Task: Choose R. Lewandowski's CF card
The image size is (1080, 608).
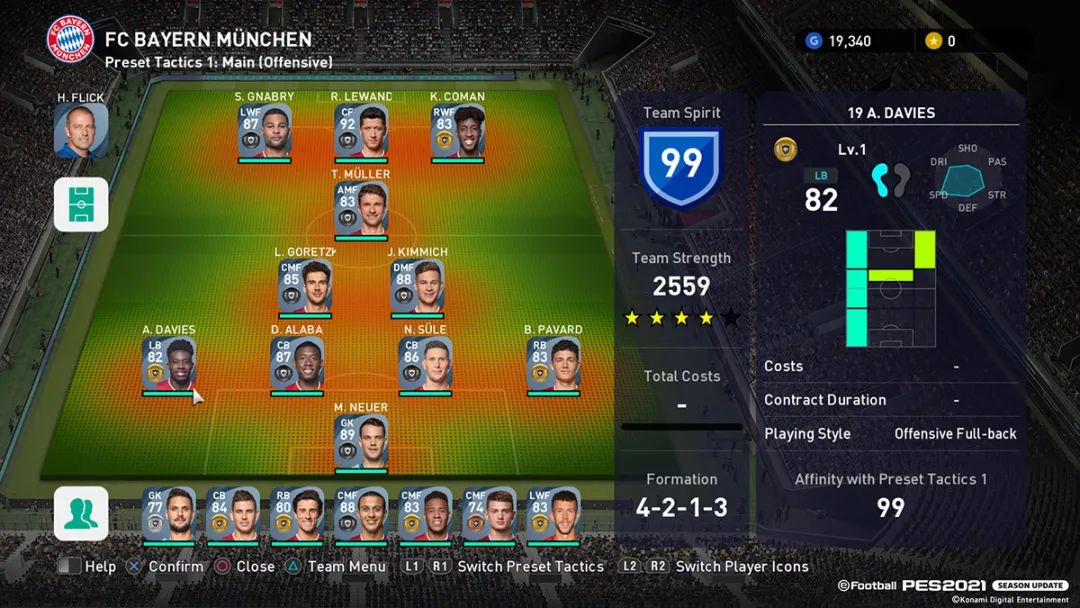Action: coord(361,131)
